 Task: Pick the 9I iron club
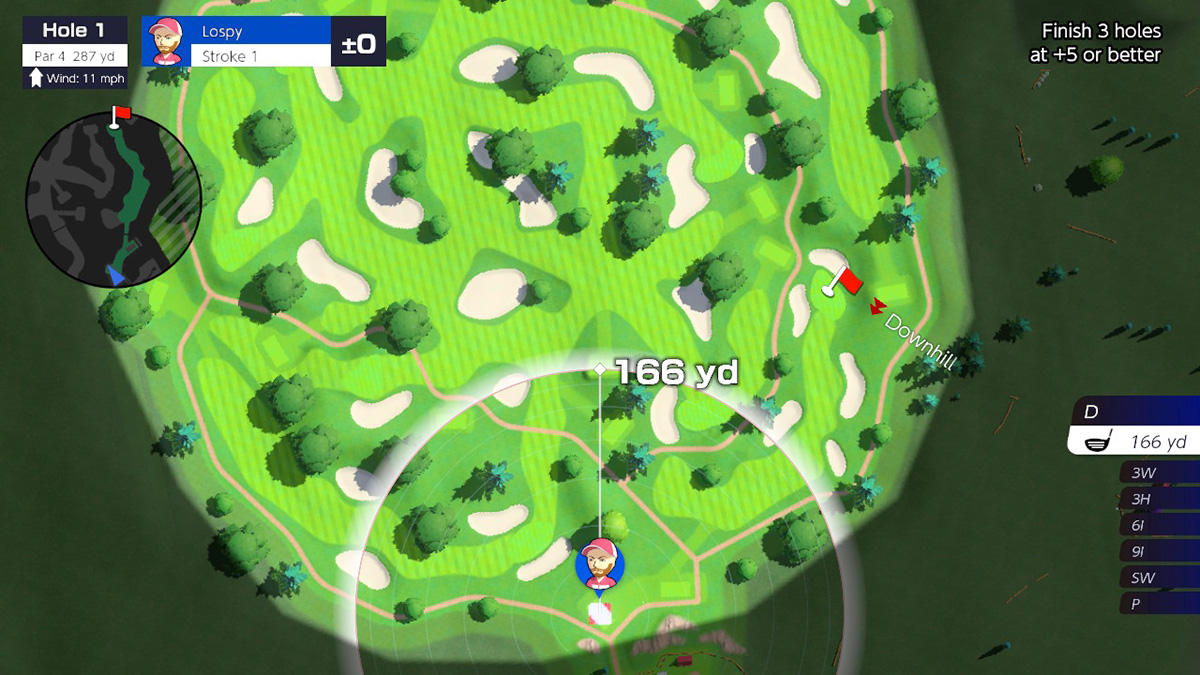(x=1158, y=551)
